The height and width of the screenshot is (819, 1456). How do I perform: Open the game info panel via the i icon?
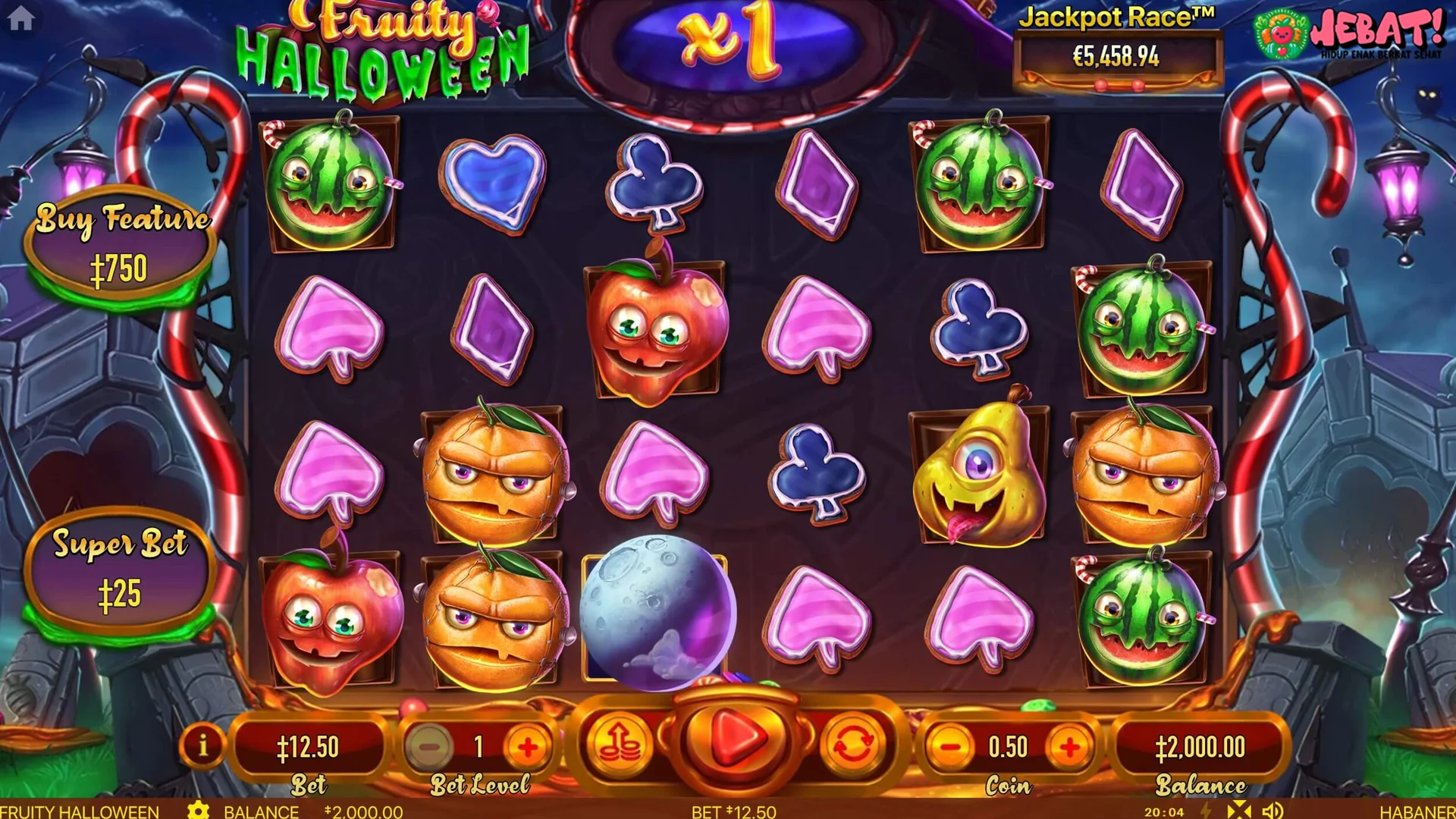coord(204,744)
